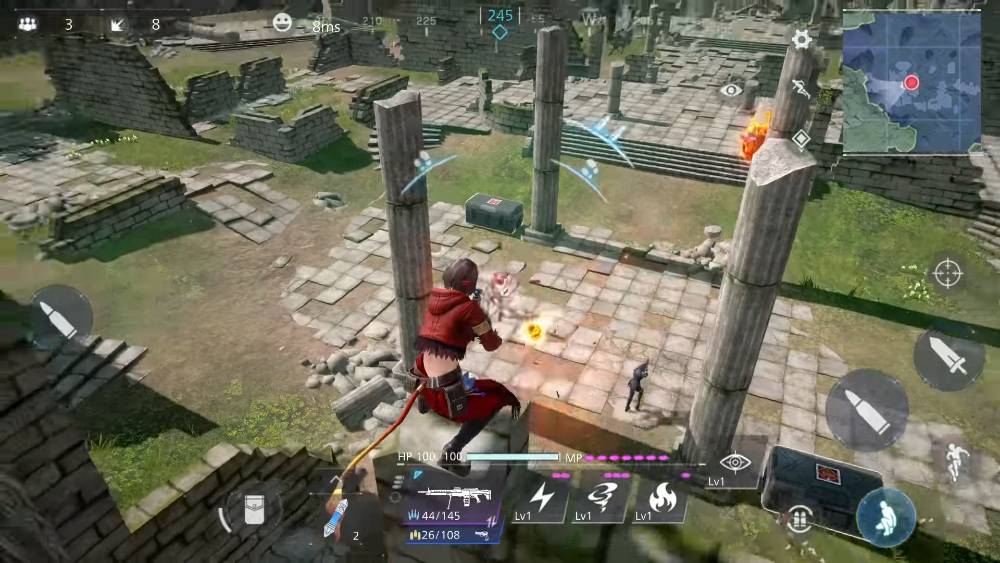Tap the reload ammo button
1000x563 pixels.
[798, 518]
